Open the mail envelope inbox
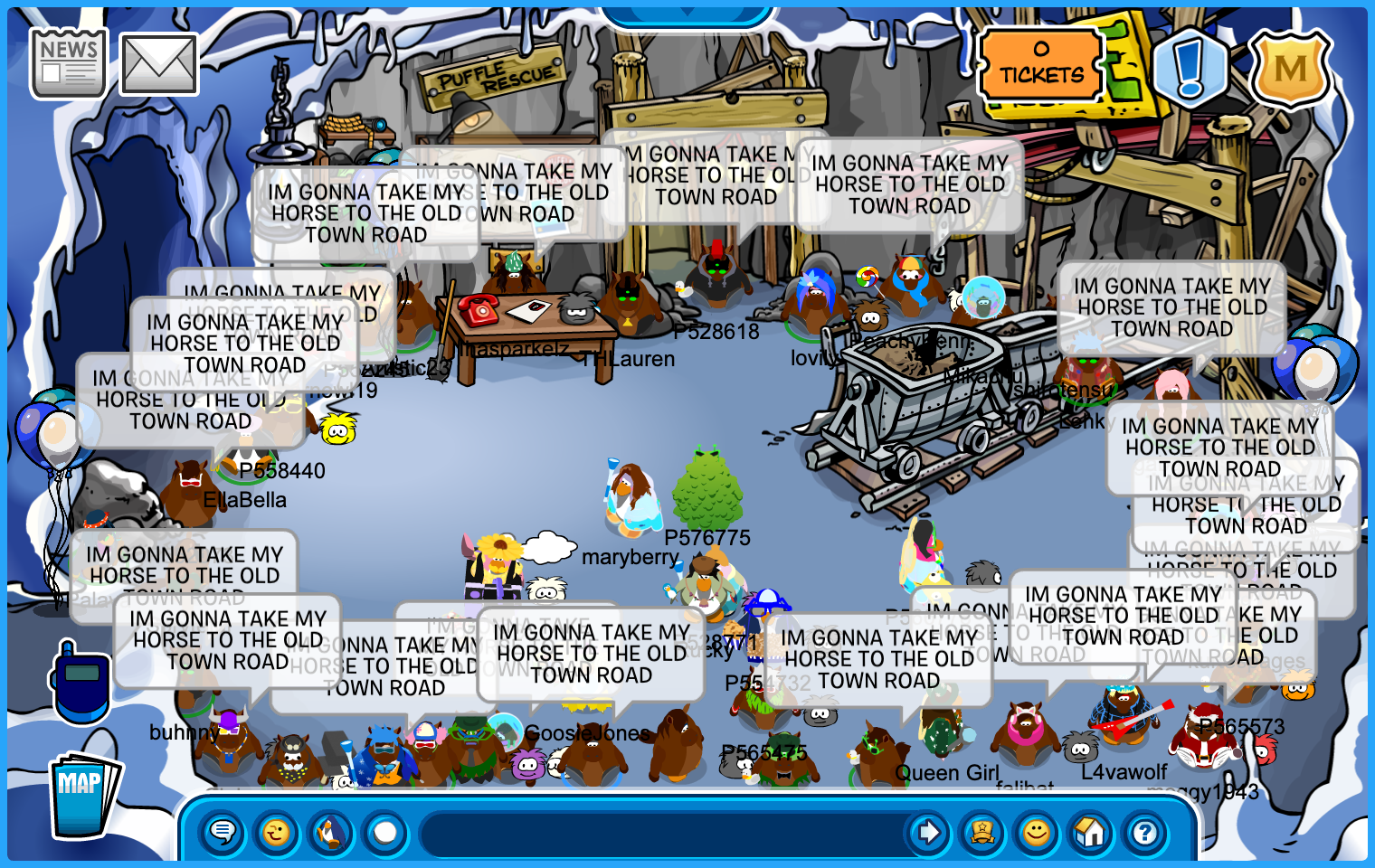The width and height of the screenshot is (1375, 868). pos(158,65)
